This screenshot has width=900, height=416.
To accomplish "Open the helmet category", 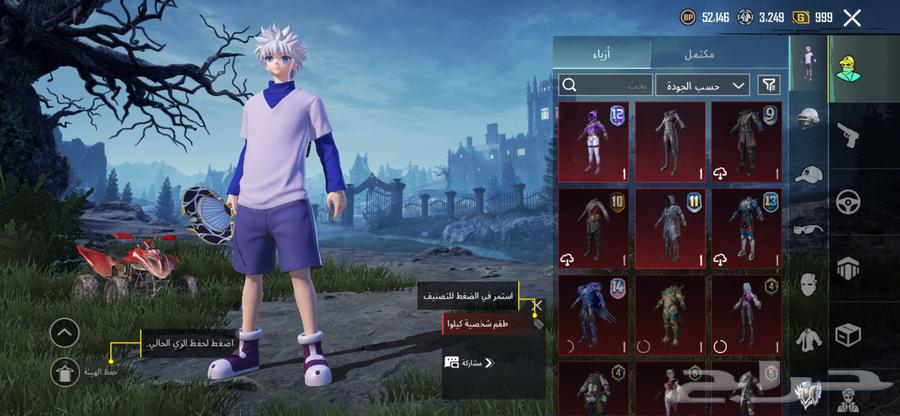I will 808,118.
